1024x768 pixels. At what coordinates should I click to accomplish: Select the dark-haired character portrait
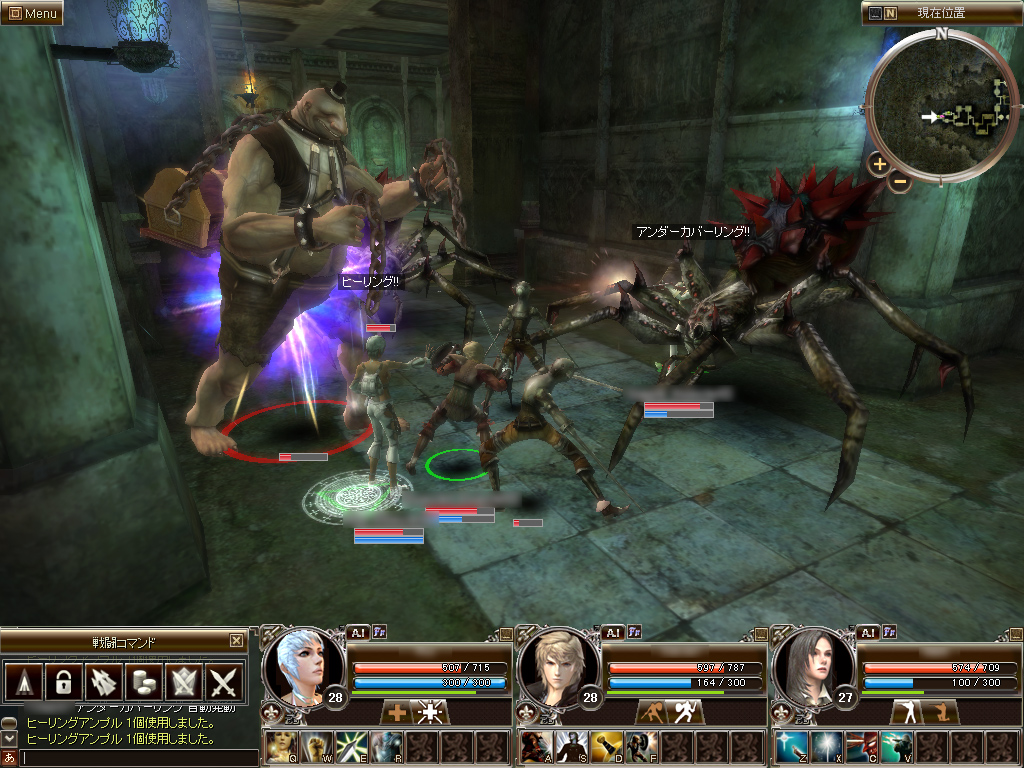[811, 665]
